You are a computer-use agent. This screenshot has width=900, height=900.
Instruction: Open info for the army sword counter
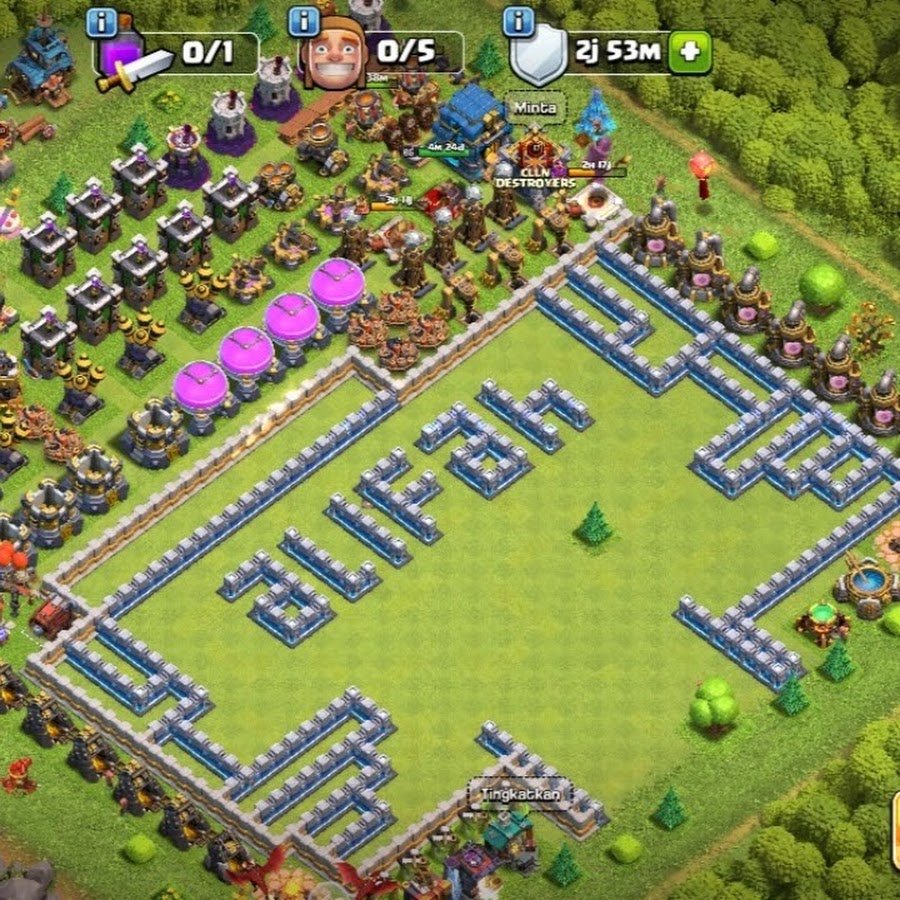tap(102, 22)
